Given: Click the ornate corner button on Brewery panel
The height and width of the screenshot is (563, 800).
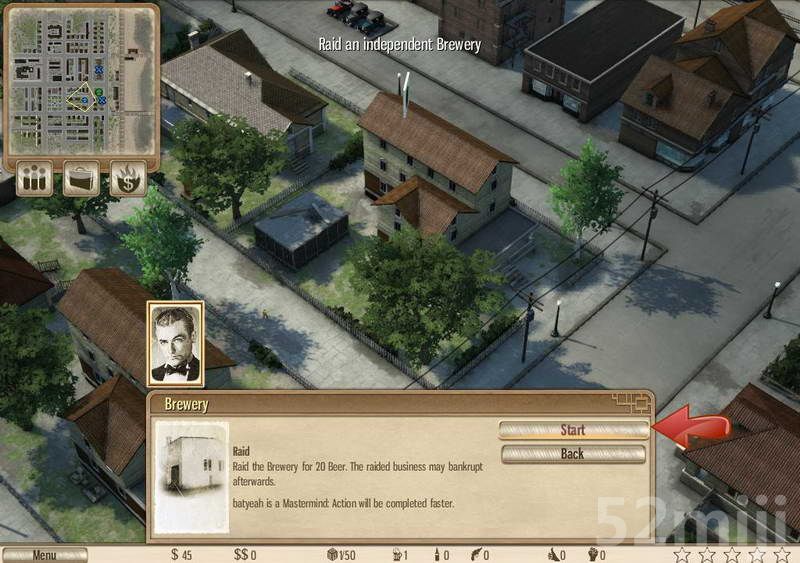Looking at the screenshot, I should (632, 403).
